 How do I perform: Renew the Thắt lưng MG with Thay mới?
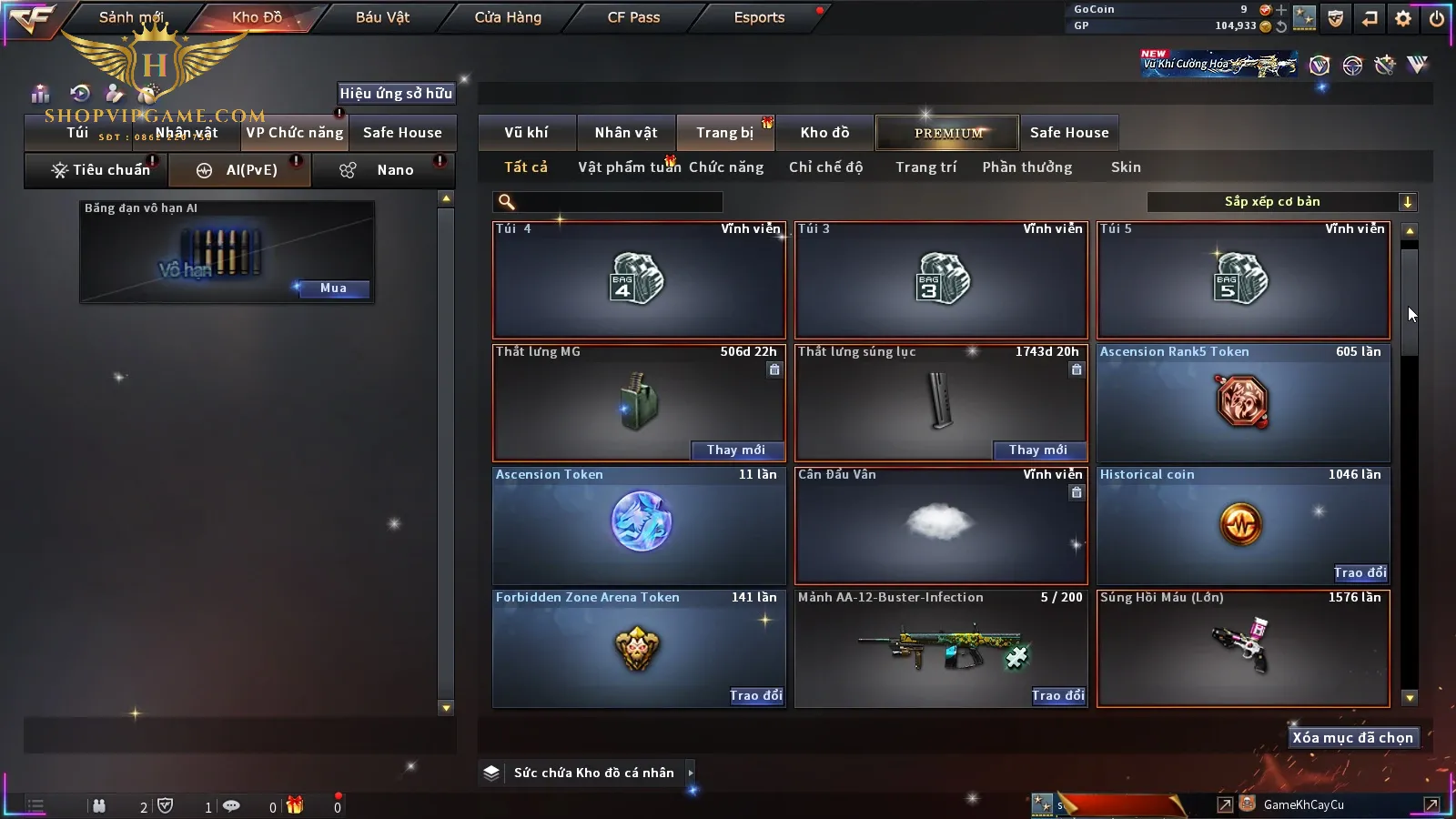click(735, 450)
